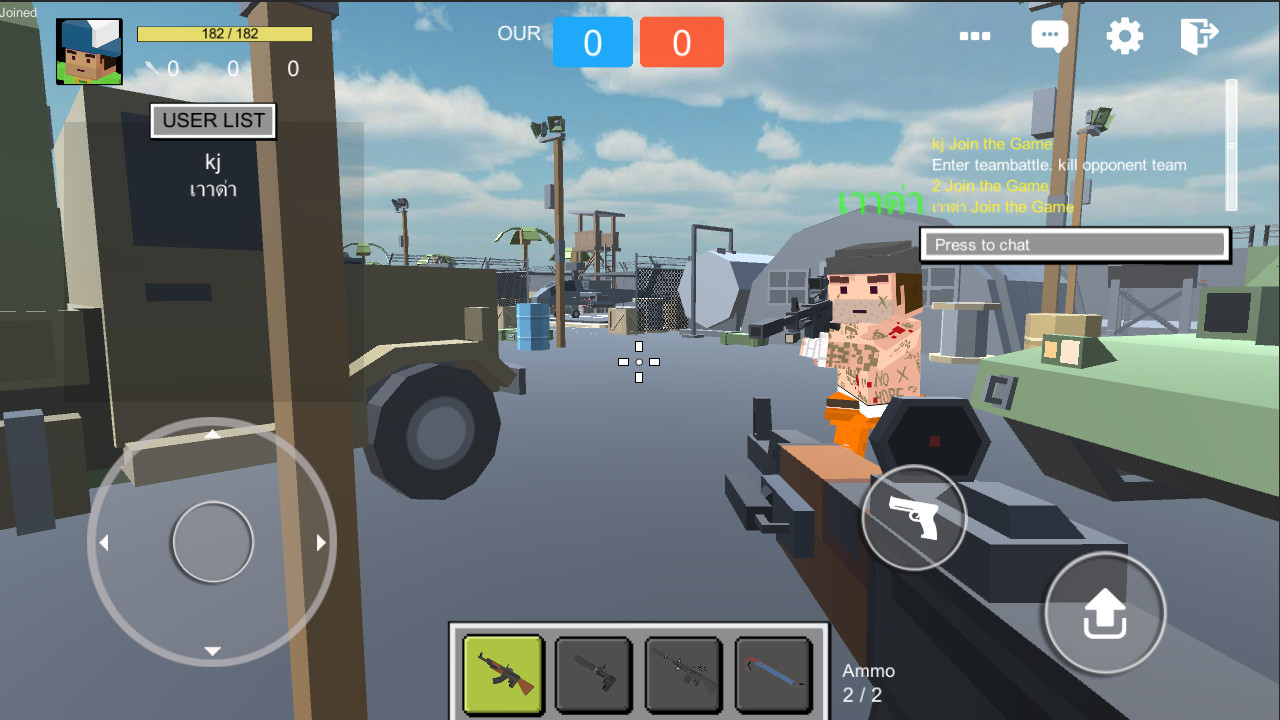This screenshot has width=1280, height=720.
Task: Open the settings gear icon
Action: point(1124,35)
